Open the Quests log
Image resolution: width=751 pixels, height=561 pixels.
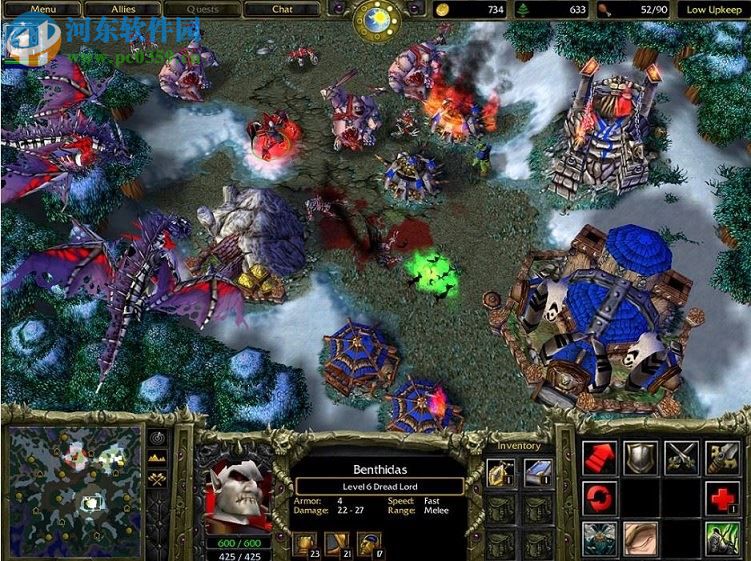click(203, 9)
